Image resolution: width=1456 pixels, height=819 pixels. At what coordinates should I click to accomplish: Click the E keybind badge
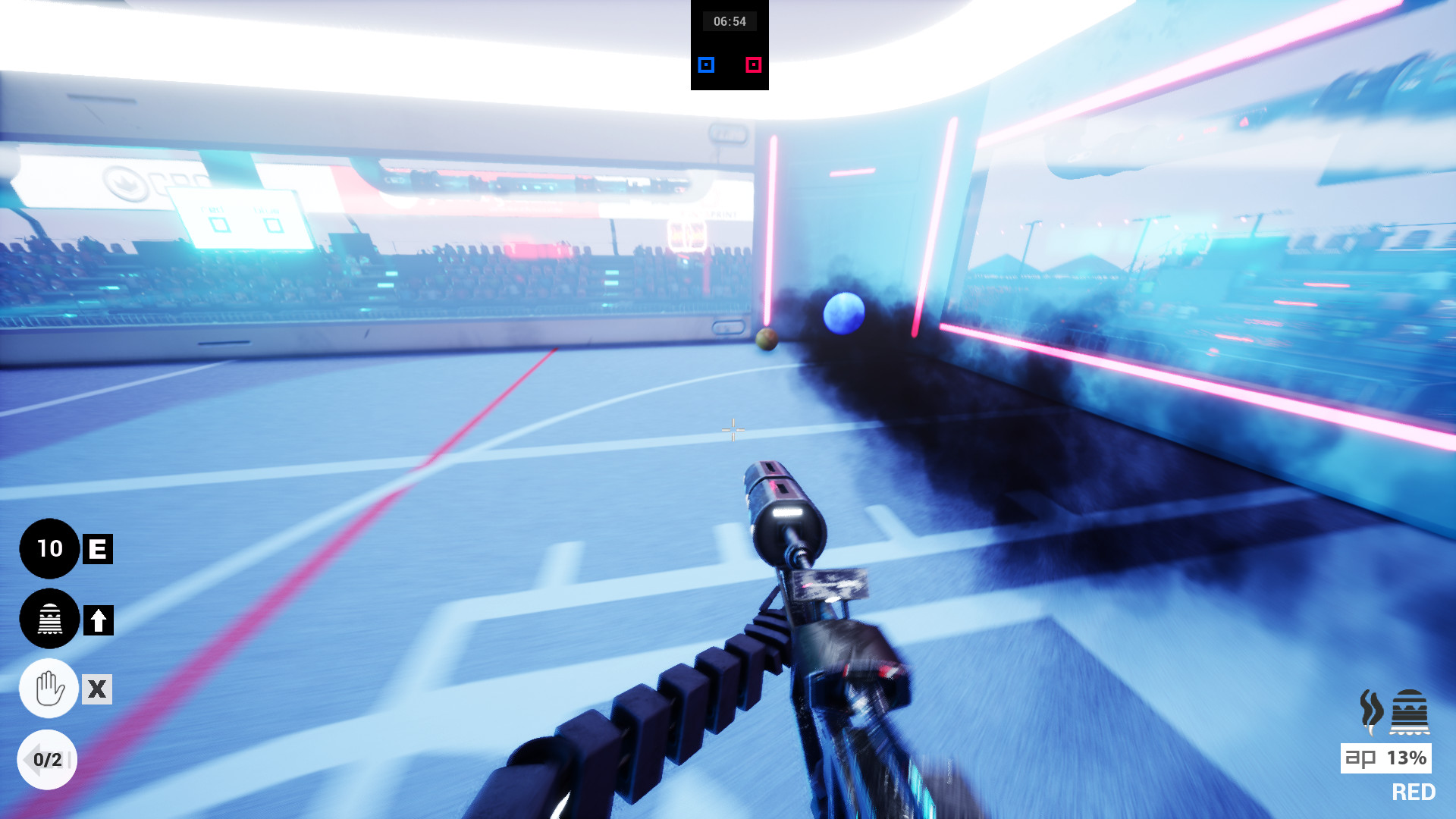pos(97,549)
